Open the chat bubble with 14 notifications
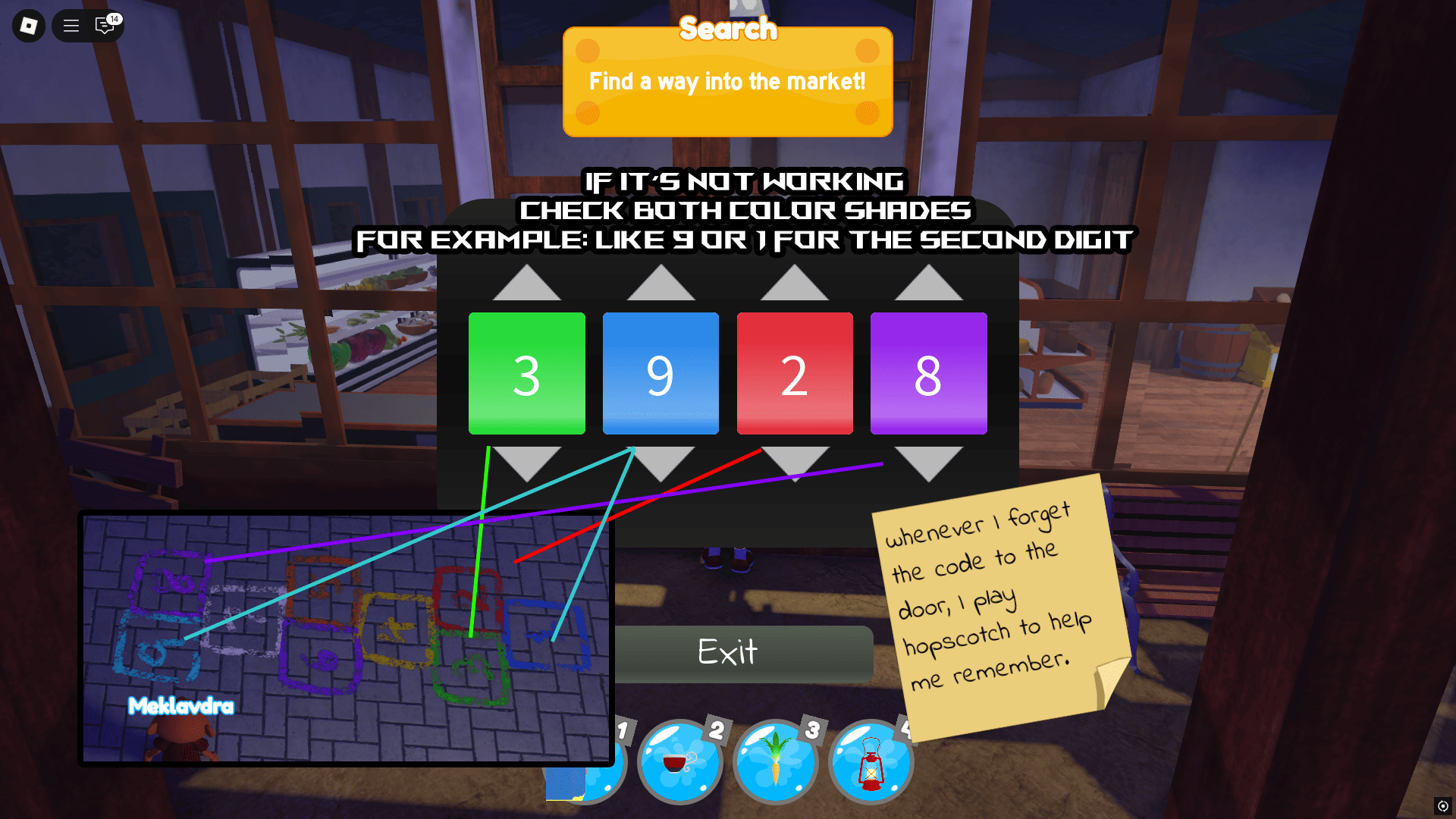The image size is (1456, 819). [104, 26]
